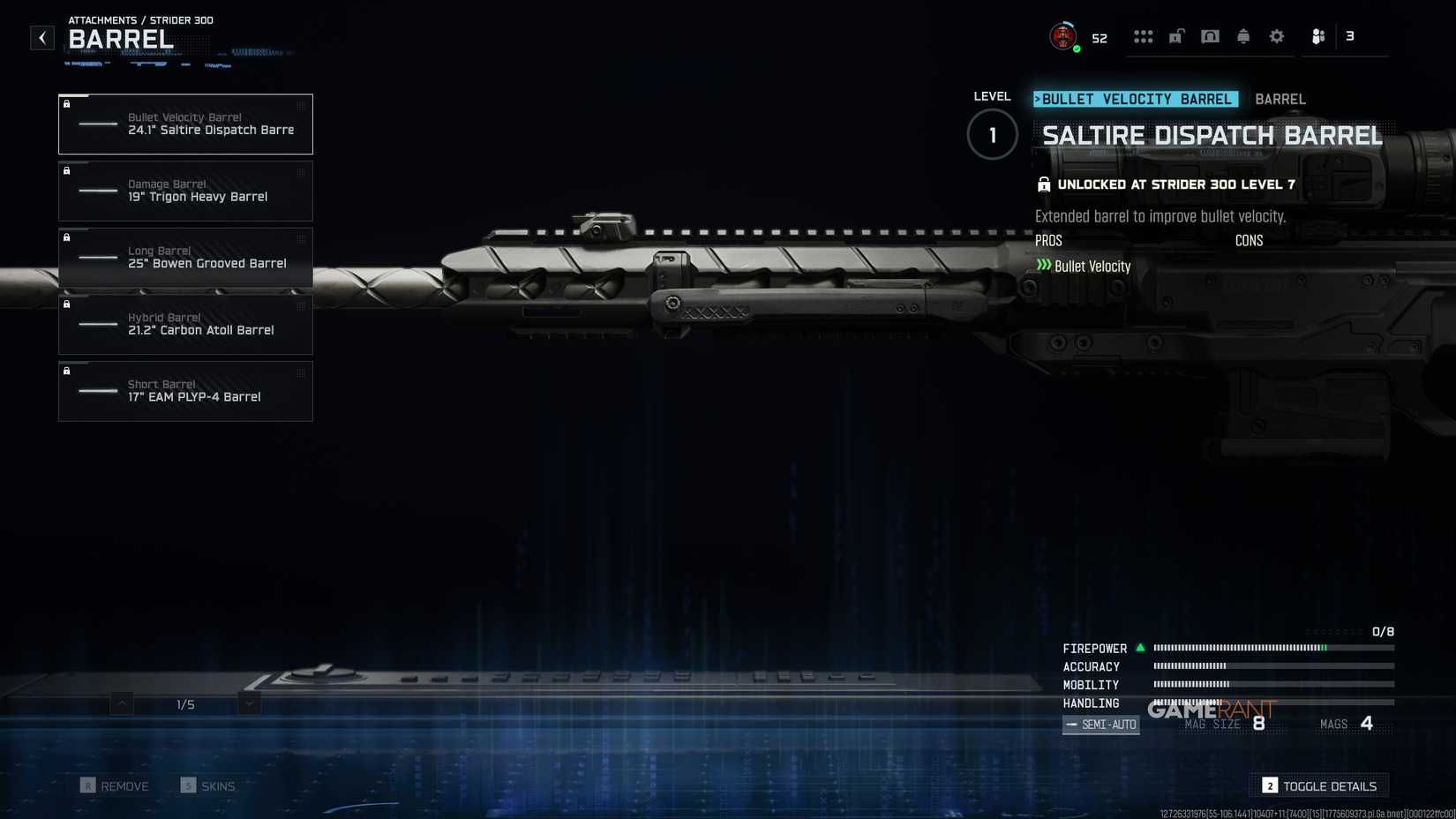Click the Remove option at bottom left
1456x819 pixels.
(115, 785)
